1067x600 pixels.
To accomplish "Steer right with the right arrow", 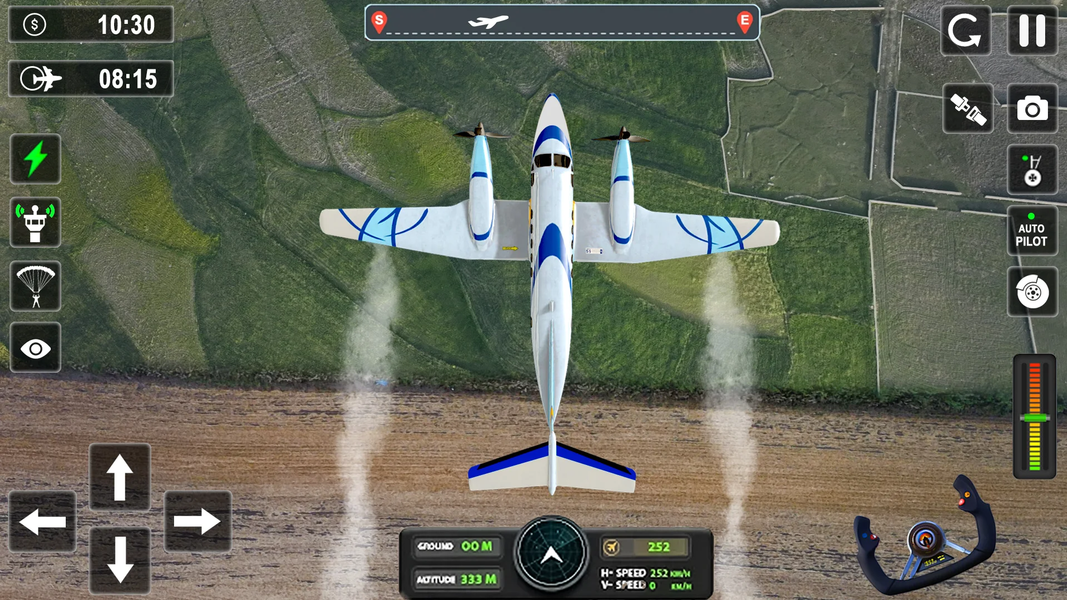I will 197,521.
